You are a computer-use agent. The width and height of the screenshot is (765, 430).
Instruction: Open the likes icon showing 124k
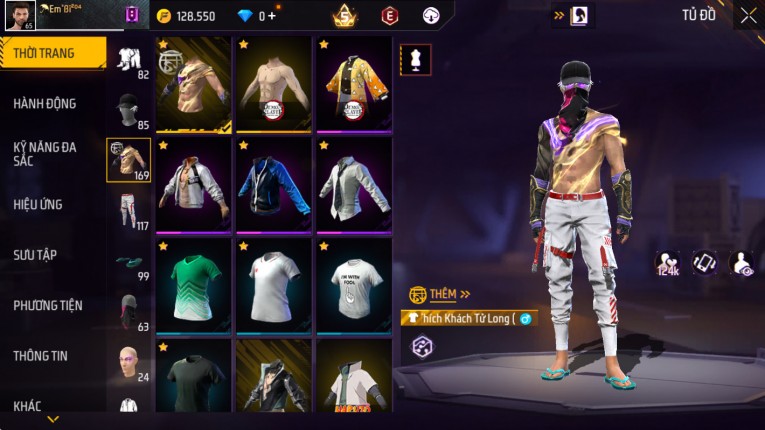coord(667,263)
